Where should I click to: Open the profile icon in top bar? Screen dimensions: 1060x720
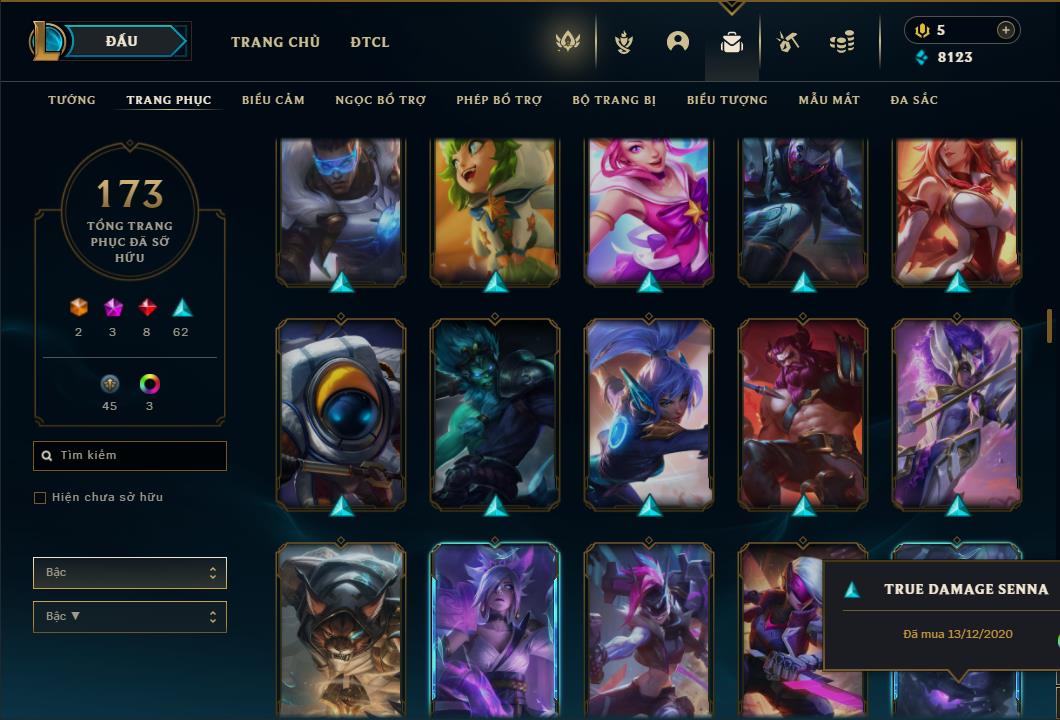tap(678, 42)
